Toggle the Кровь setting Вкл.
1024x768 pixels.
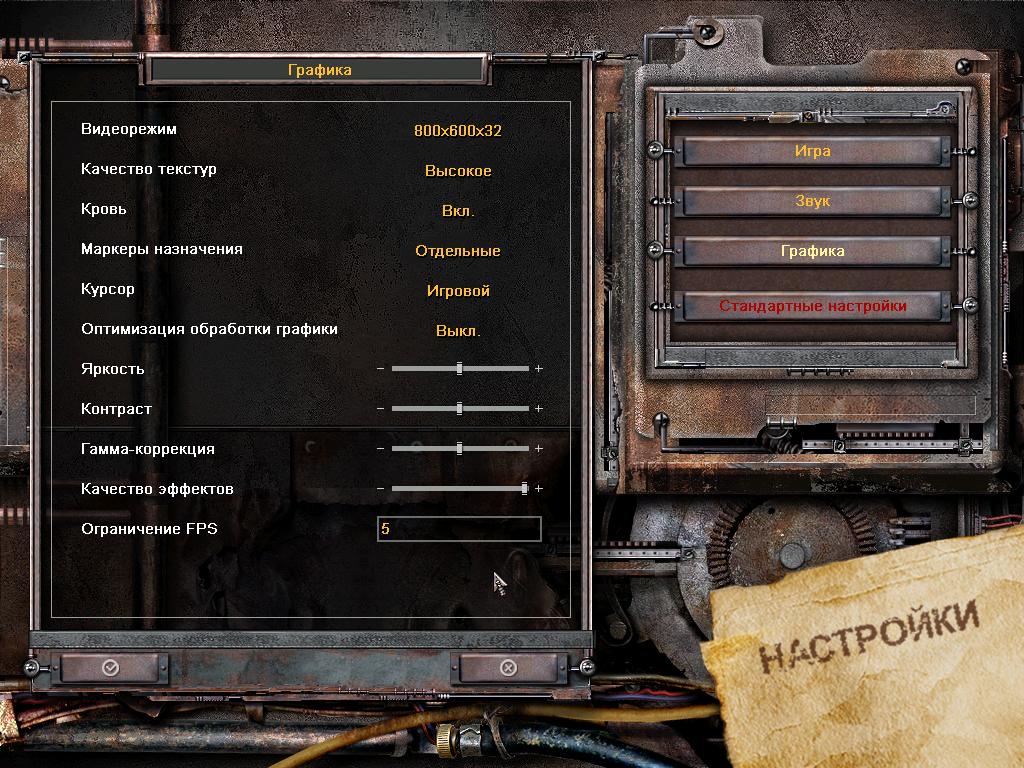tap(458, 211)
